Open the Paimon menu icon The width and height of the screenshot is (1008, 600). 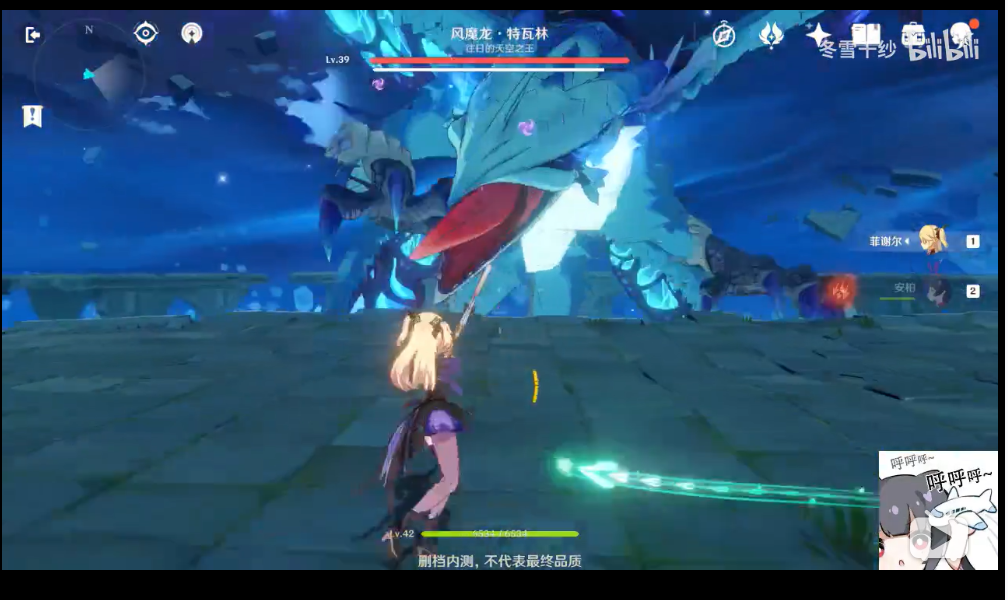coord(961,34)
